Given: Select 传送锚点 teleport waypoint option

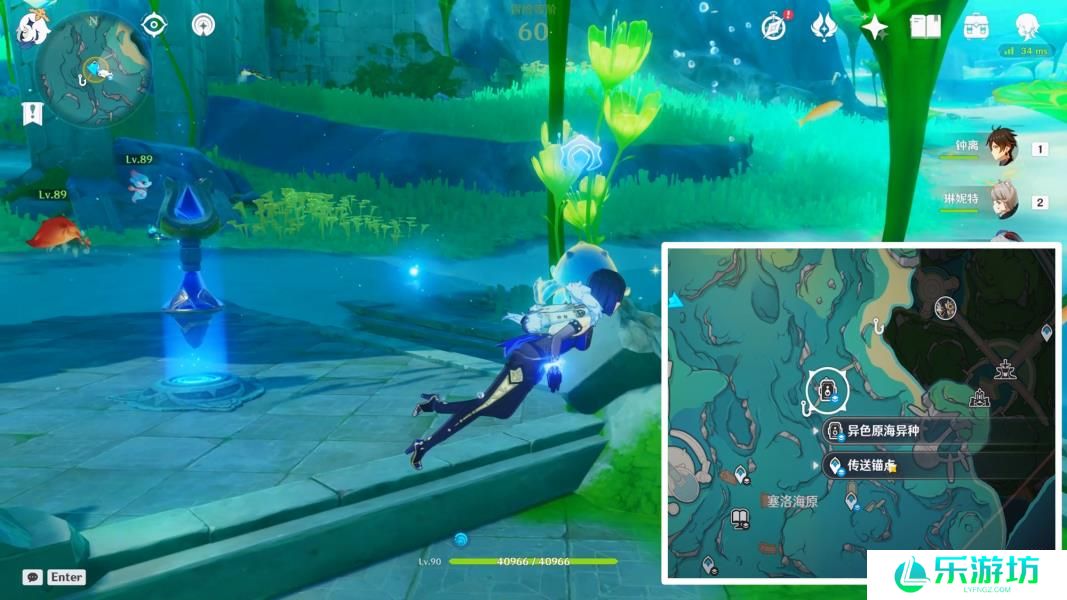Looking at the screenshot, I should pos(870,466).
